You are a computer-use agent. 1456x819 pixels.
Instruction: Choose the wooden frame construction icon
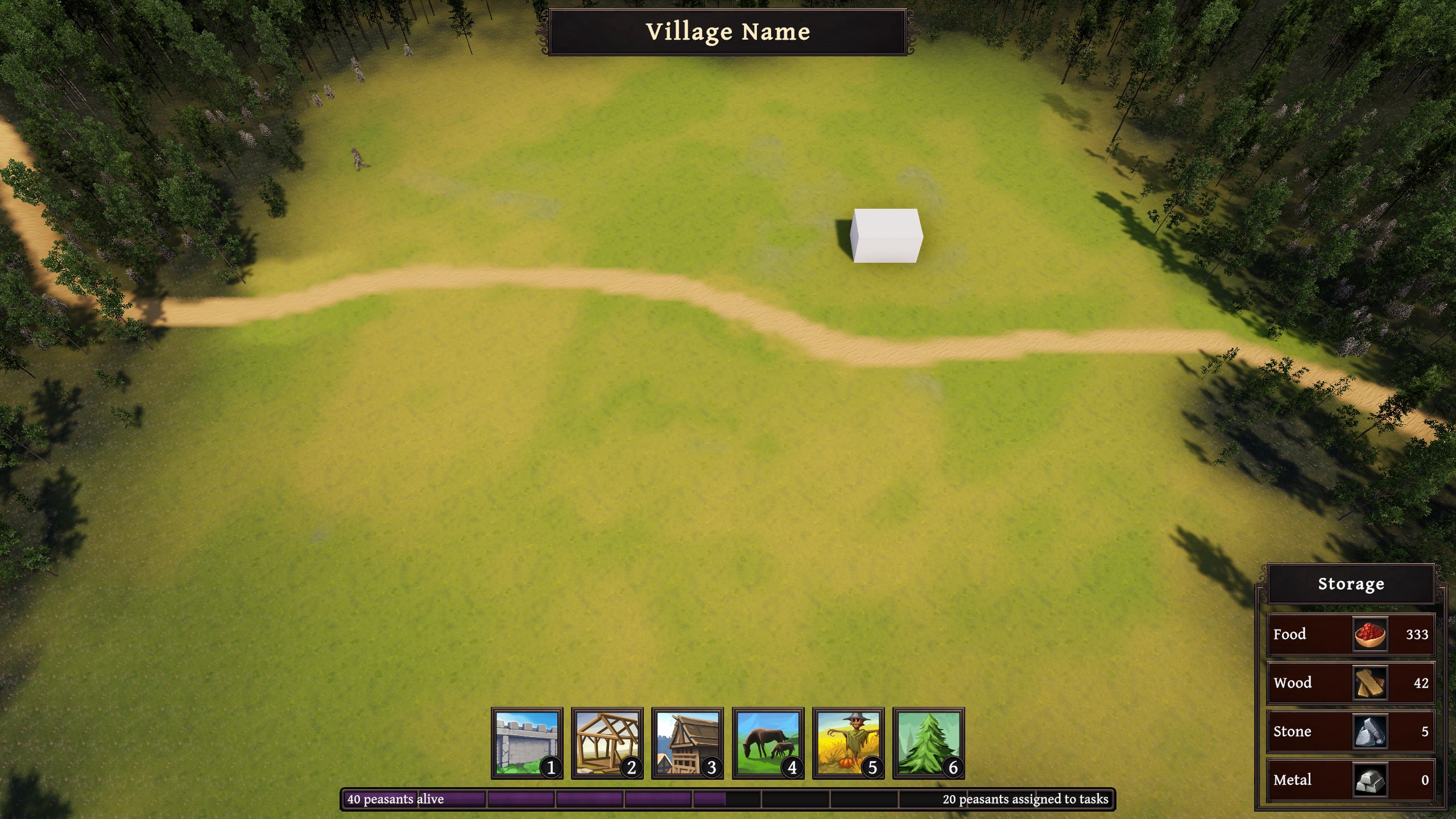point(607,743)
